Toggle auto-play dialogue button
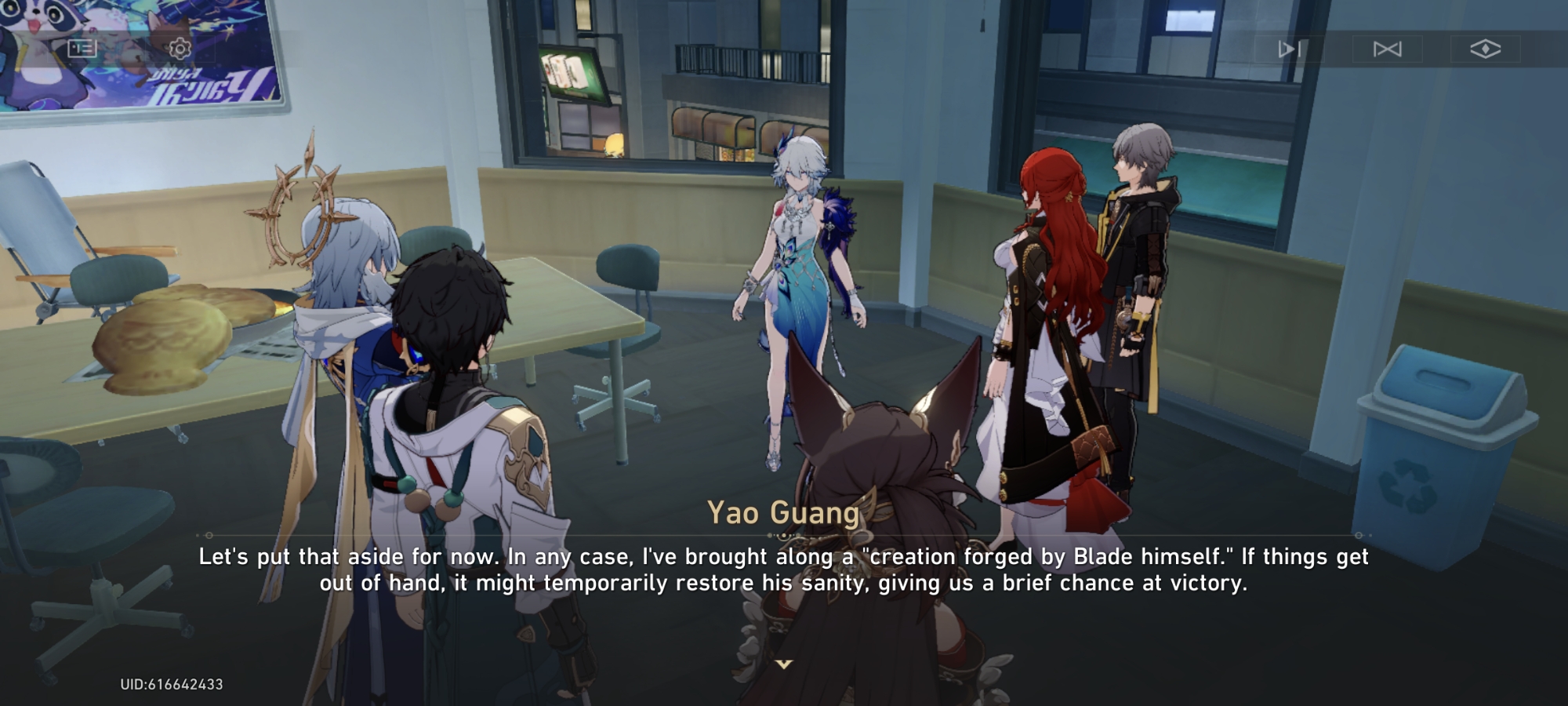 1289,49
